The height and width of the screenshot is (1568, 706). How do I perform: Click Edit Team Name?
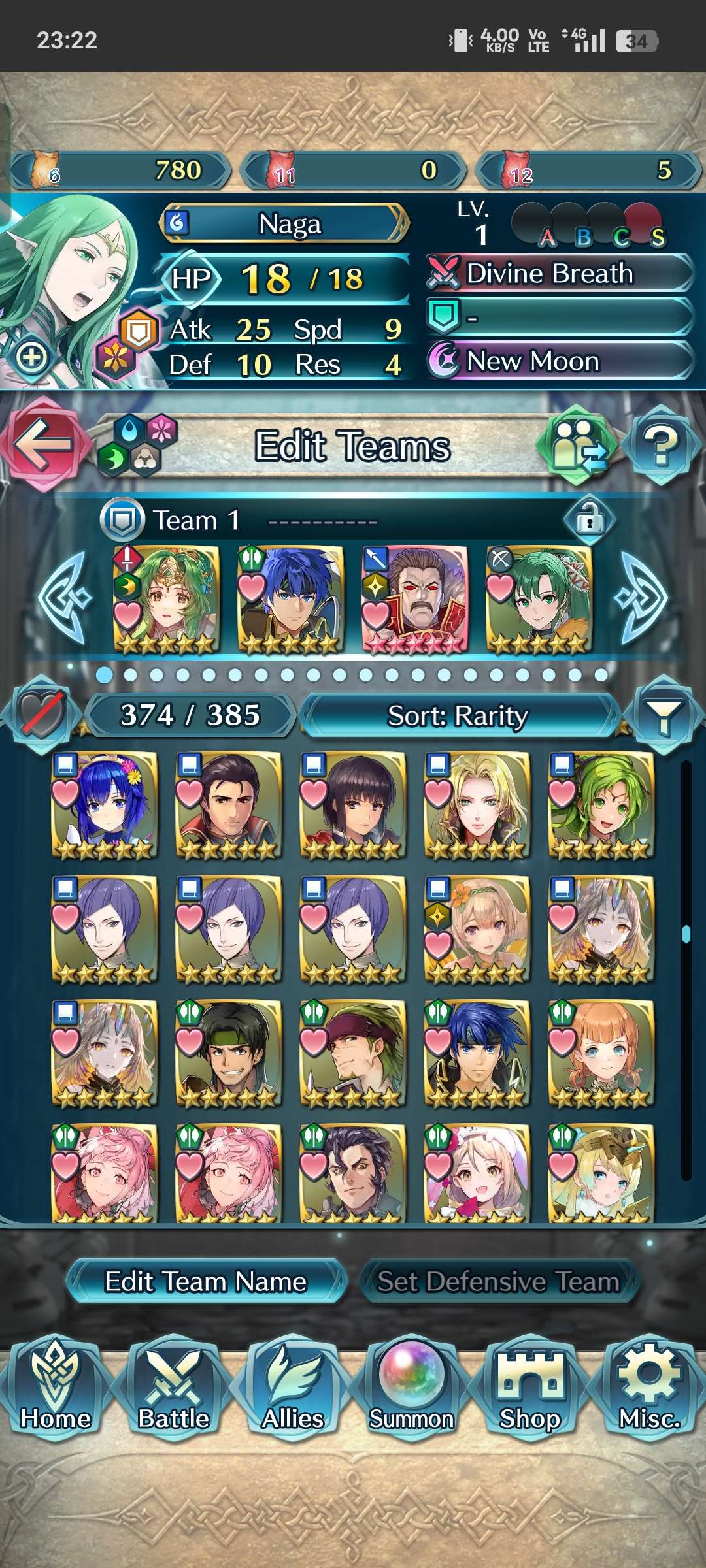tap(205, 1281)
